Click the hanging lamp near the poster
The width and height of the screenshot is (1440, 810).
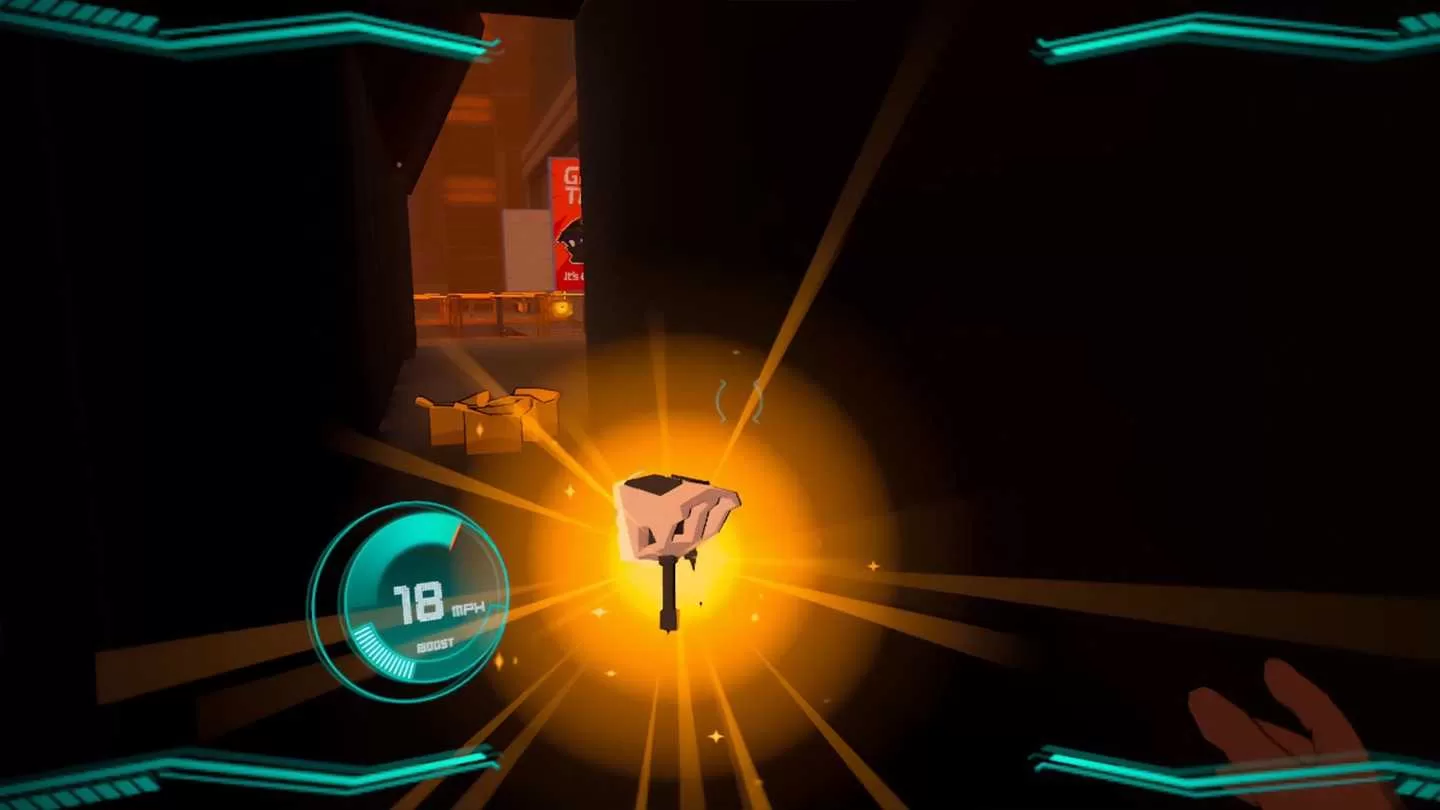point(560,307)
